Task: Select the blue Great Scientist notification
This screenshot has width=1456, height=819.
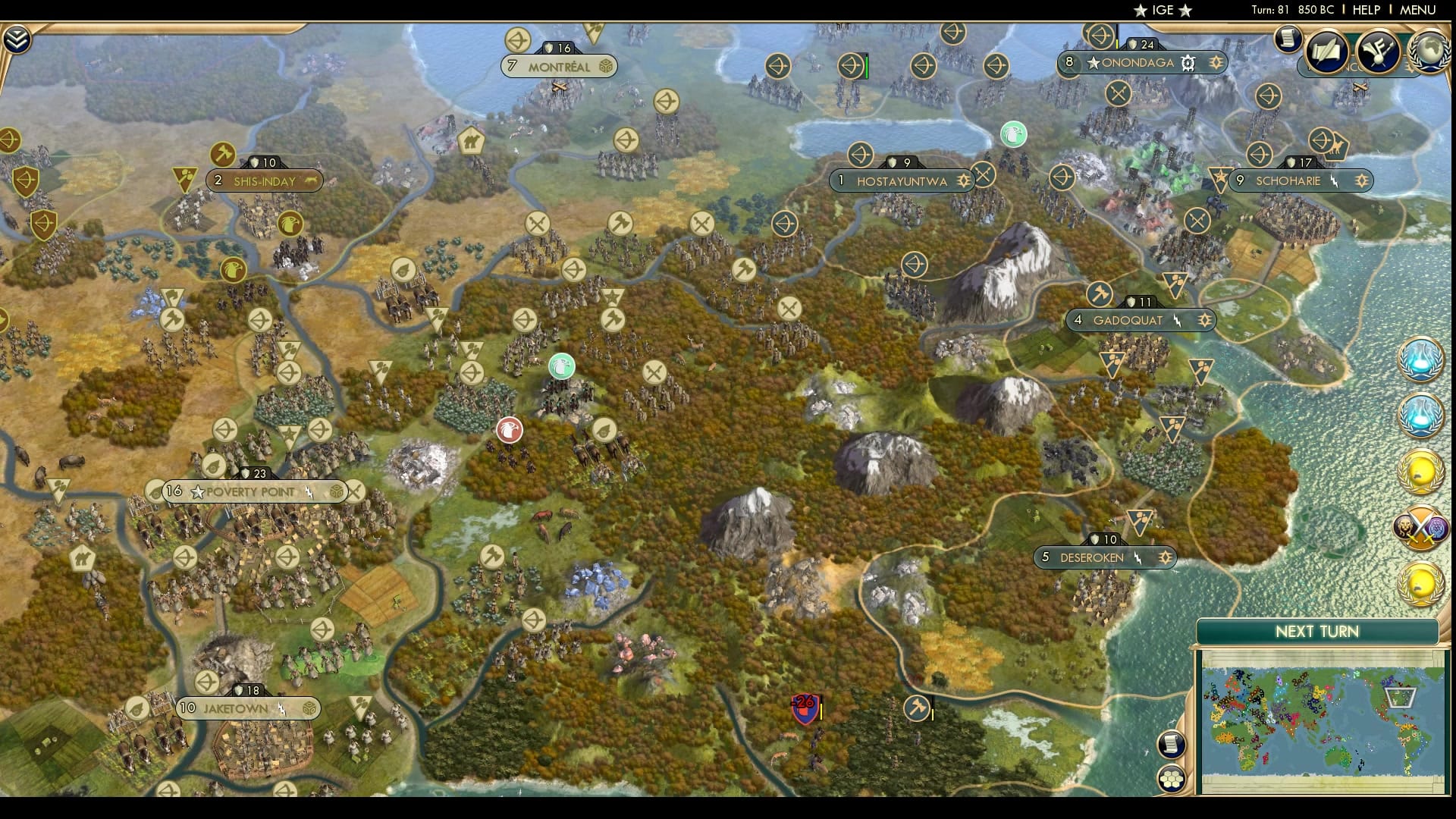Action: coord(1420,362)
